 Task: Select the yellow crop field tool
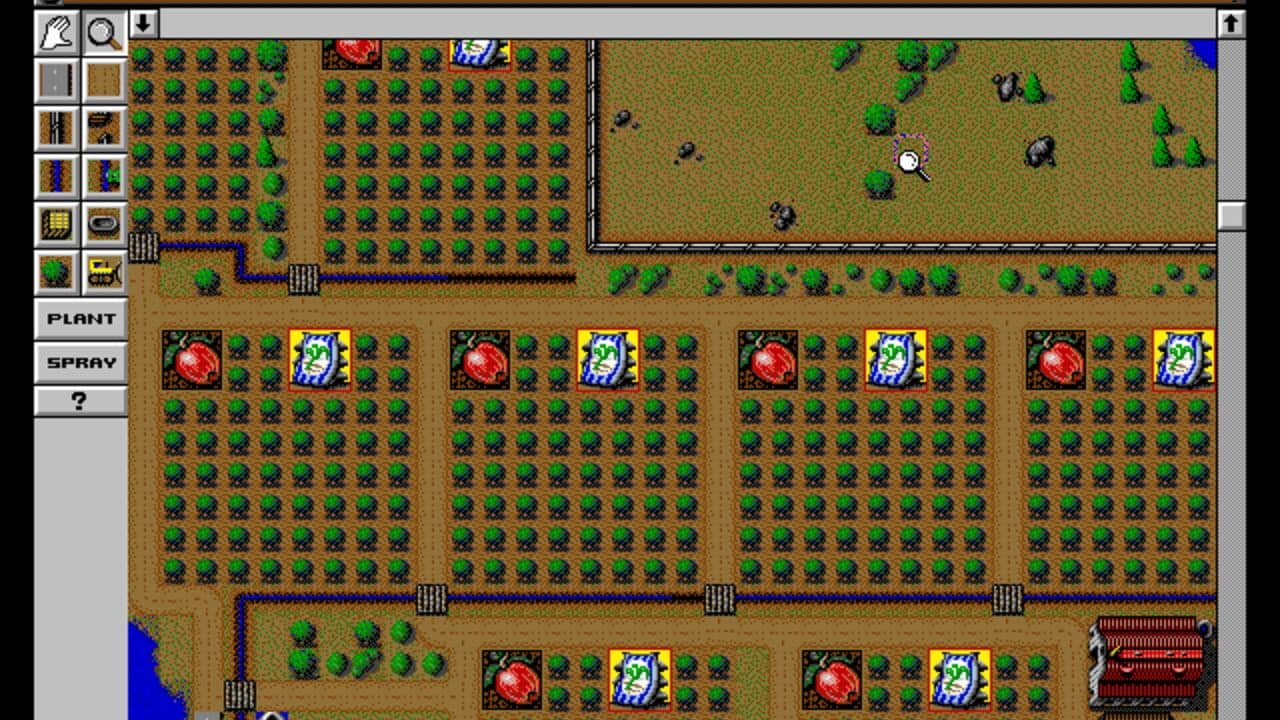point(56,224)
